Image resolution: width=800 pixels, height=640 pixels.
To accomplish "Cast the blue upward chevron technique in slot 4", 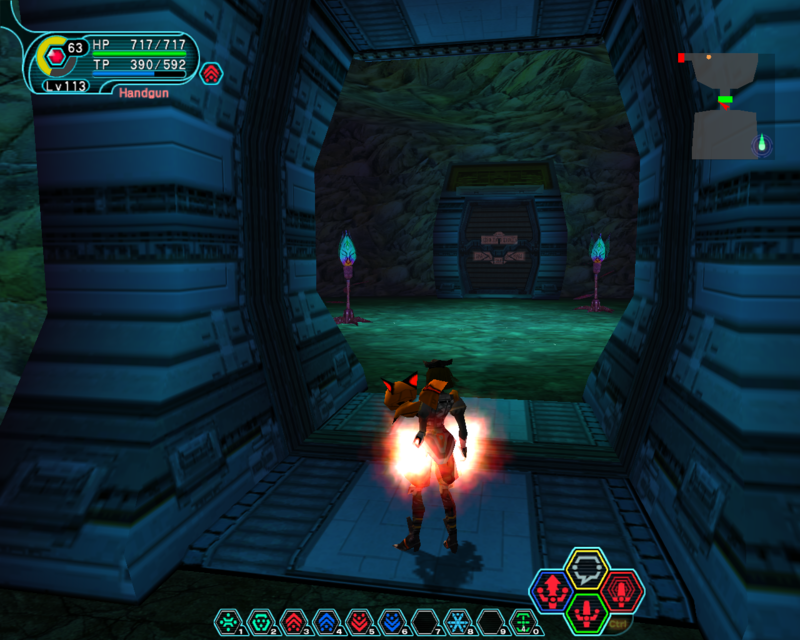I will tap(326, 621).
